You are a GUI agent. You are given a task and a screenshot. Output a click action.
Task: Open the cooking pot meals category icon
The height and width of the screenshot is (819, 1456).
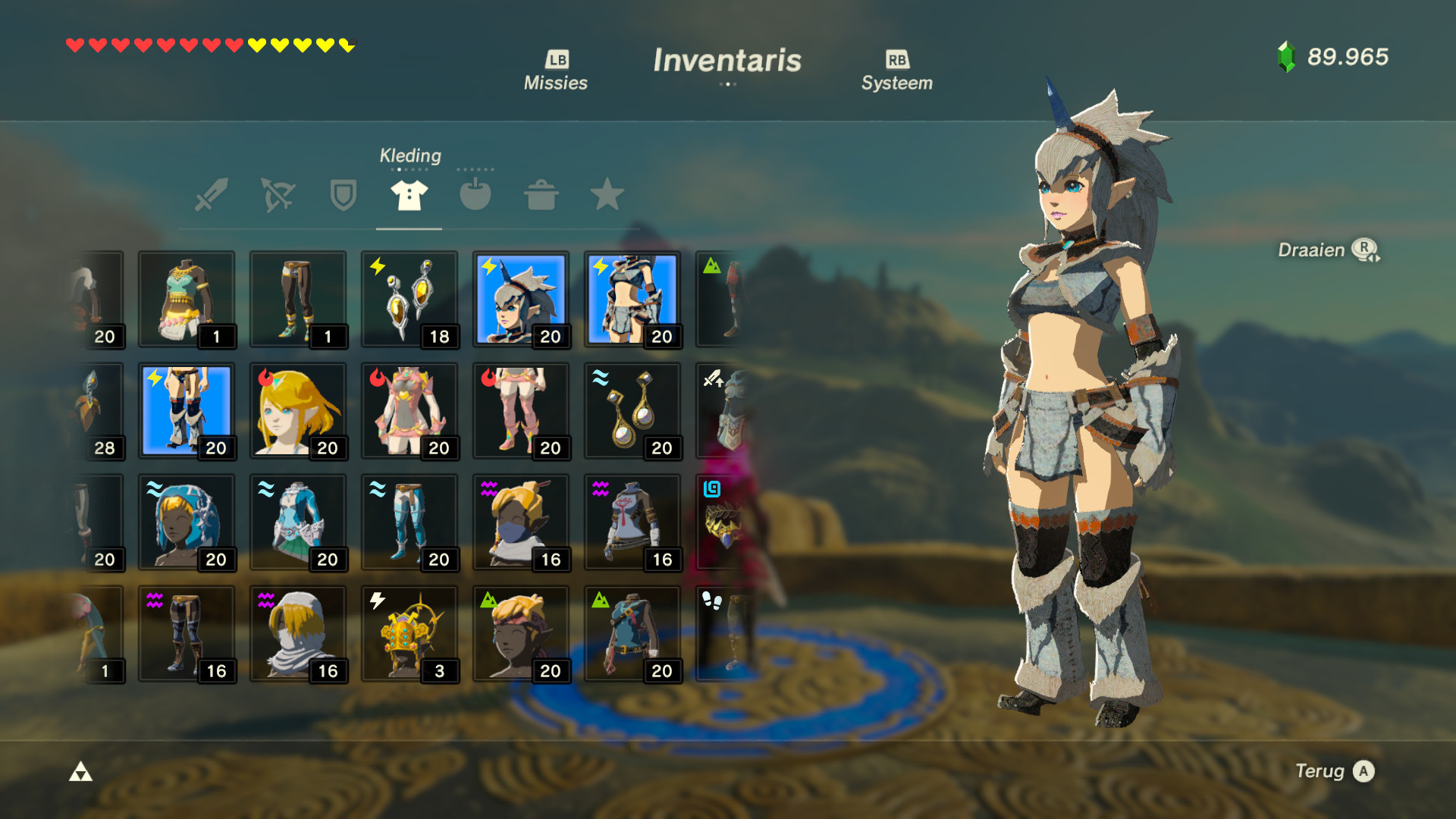click(540, 196)
